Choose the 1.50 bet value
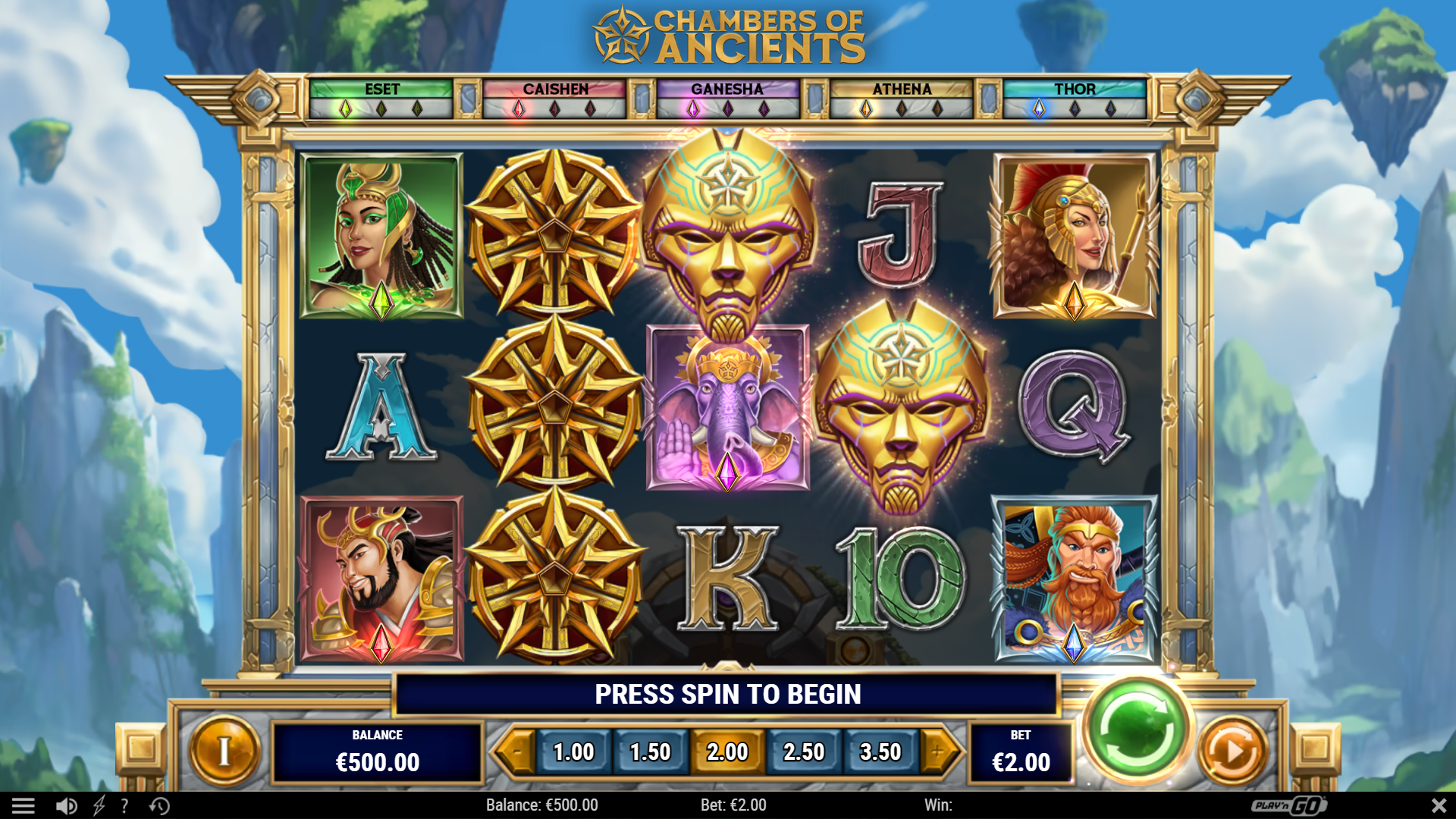Screen dimensions: 1456x819 point(650,752)
